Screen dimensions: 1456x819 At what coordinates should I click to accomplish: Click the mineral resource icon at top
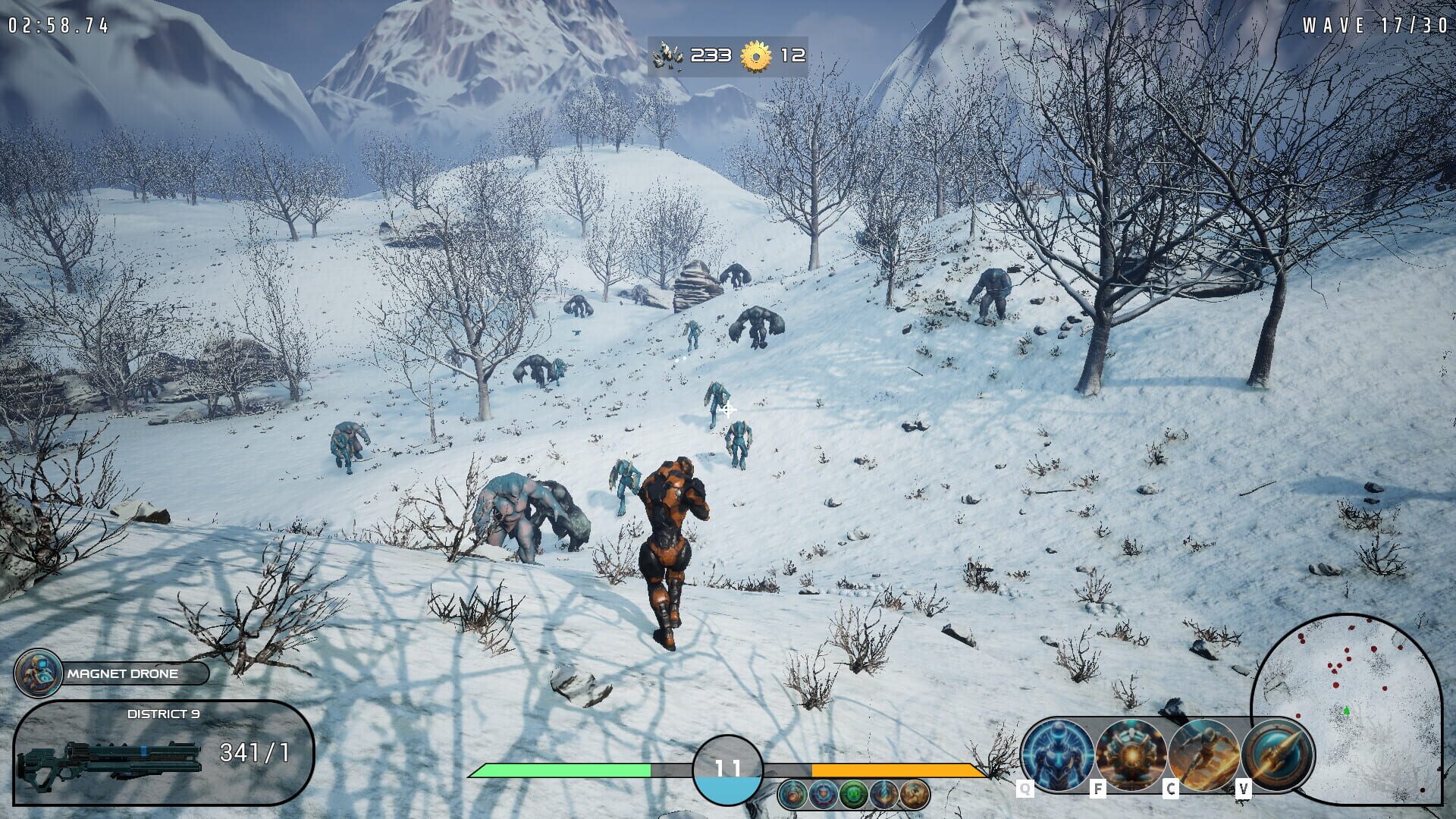click(x=666, y=55)
